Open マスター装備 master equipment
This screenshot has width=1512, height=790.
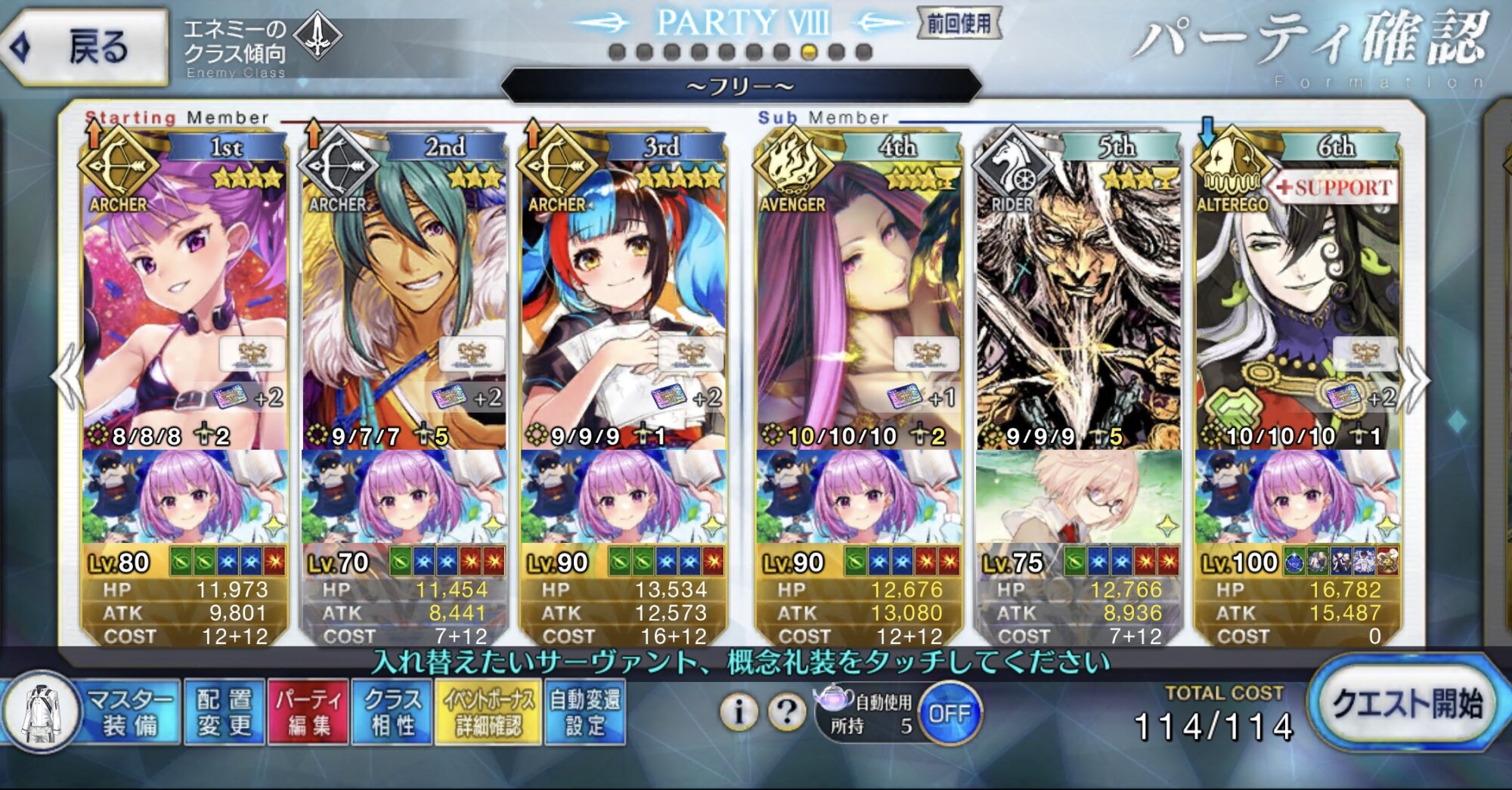[91, 712]
